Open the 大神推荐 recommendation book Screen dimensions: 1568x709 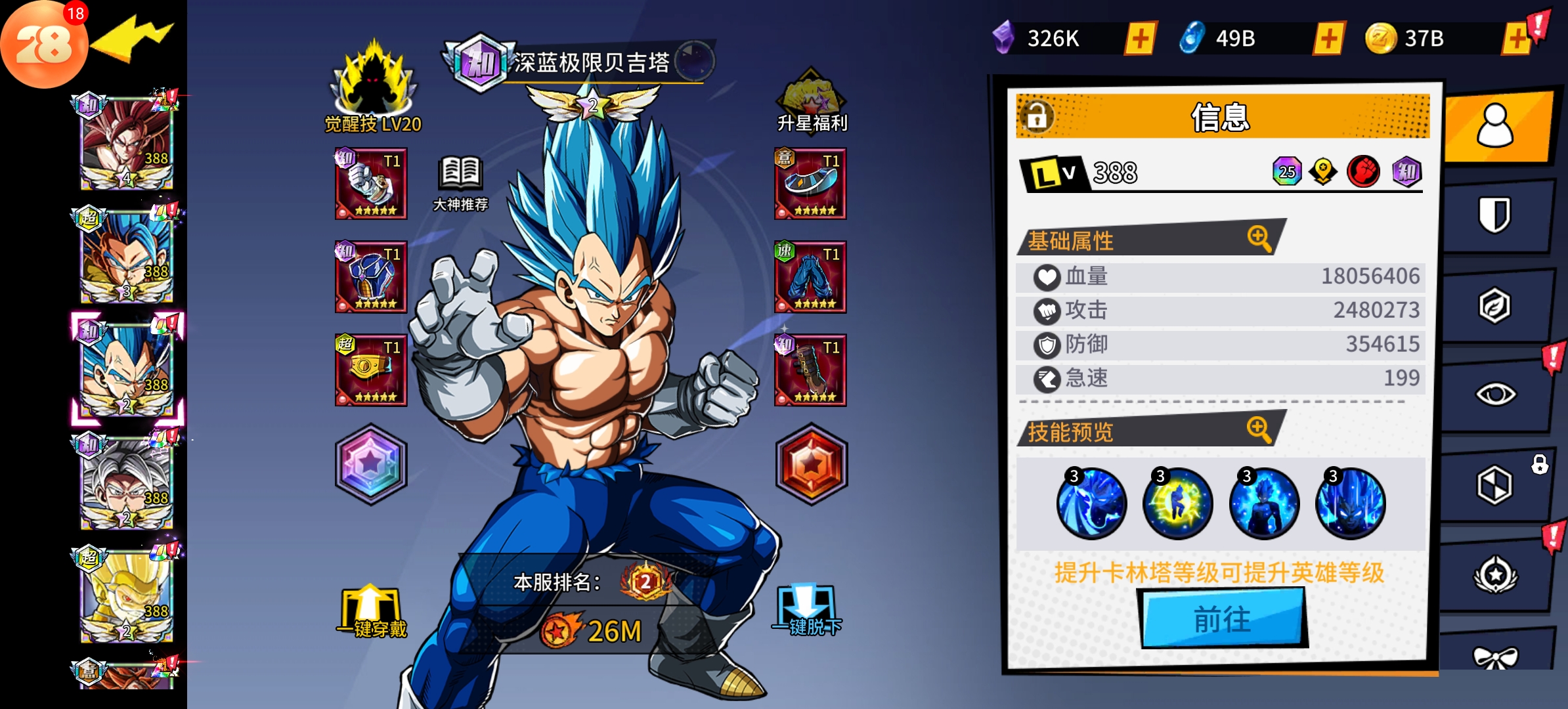[461, 183]
